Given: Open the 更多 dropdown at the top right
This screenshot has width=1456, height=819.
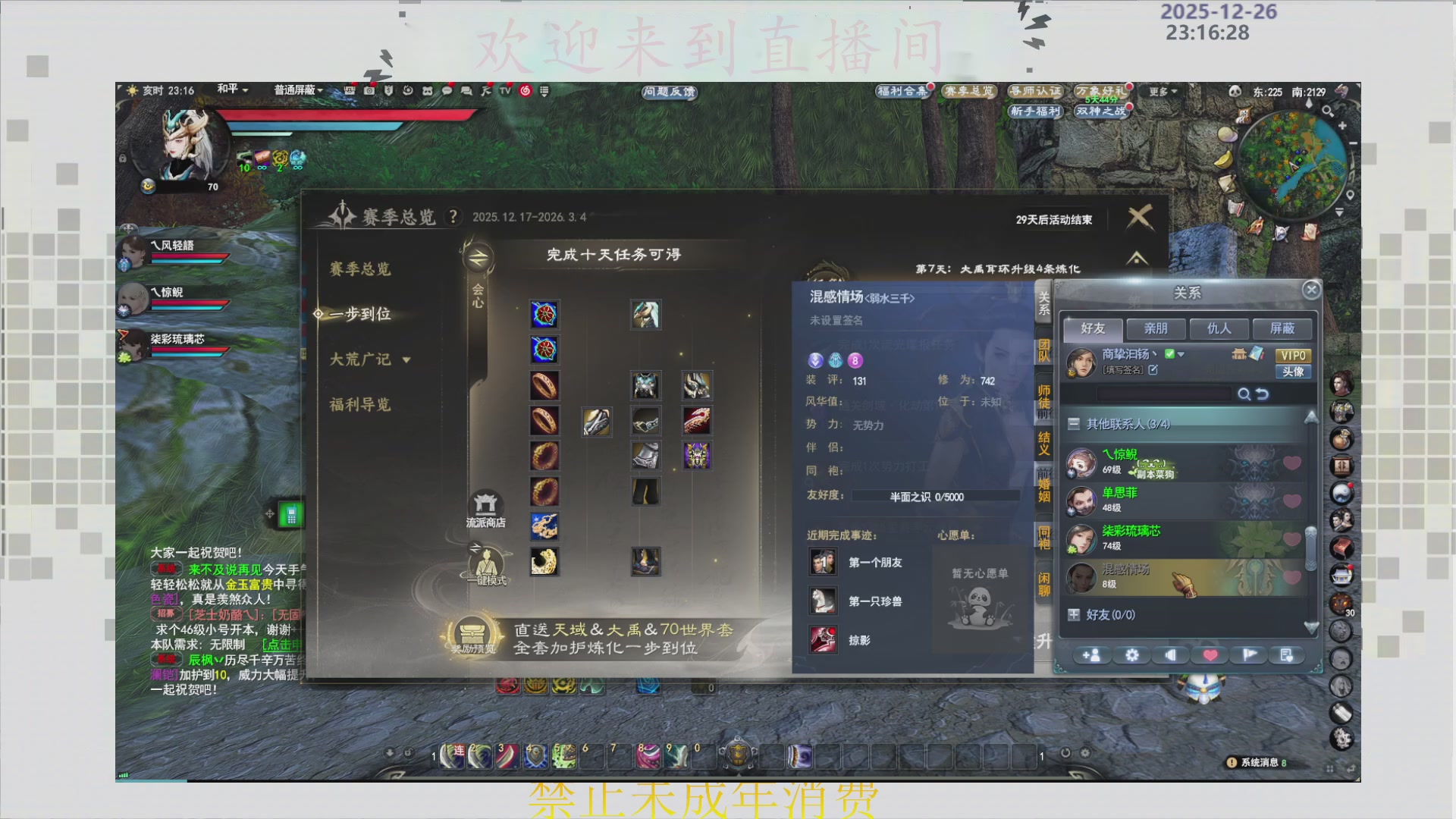Looking at the screenshot, I should click(1162, 92).
